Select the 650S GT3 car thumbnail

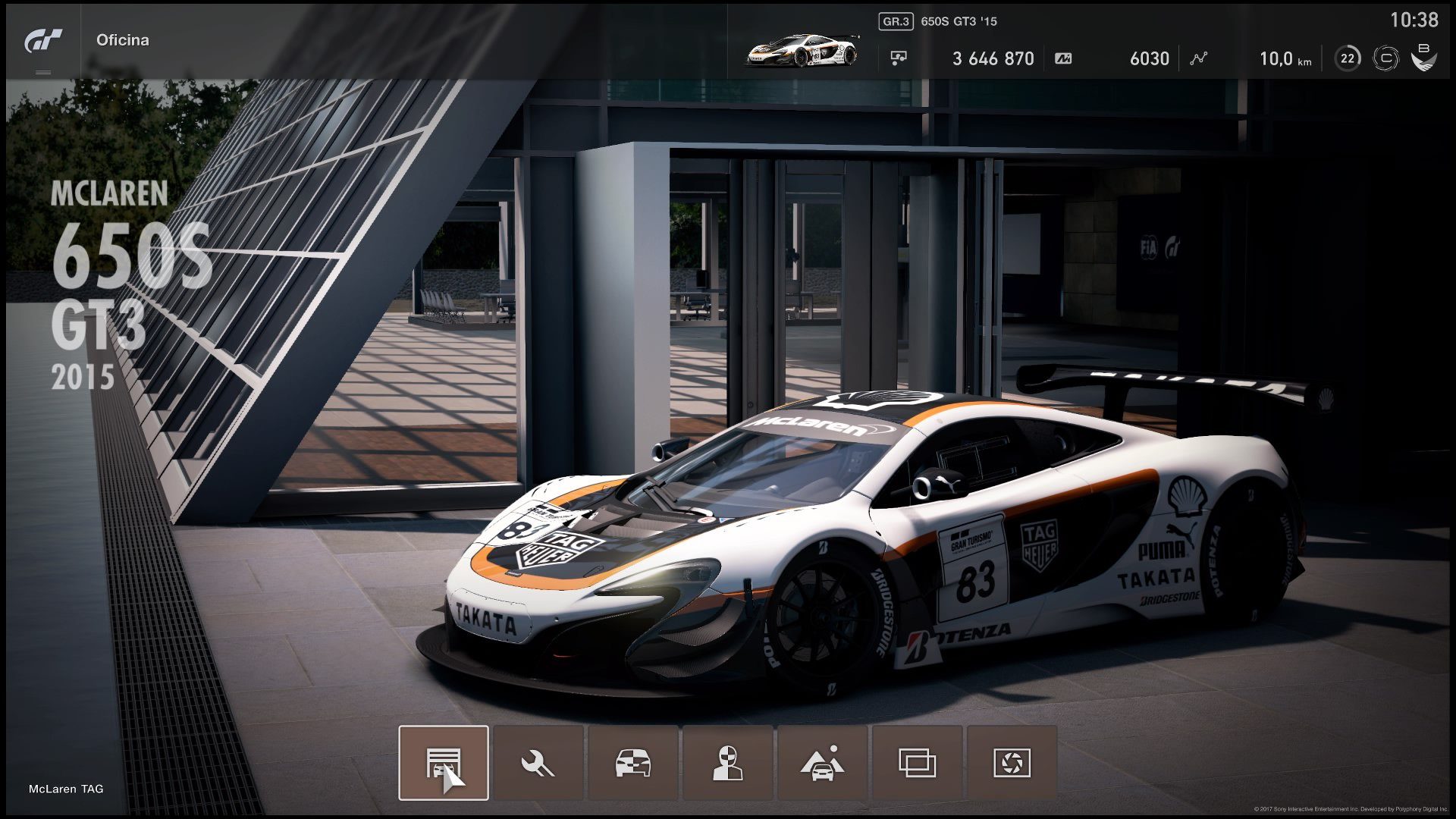802,50
